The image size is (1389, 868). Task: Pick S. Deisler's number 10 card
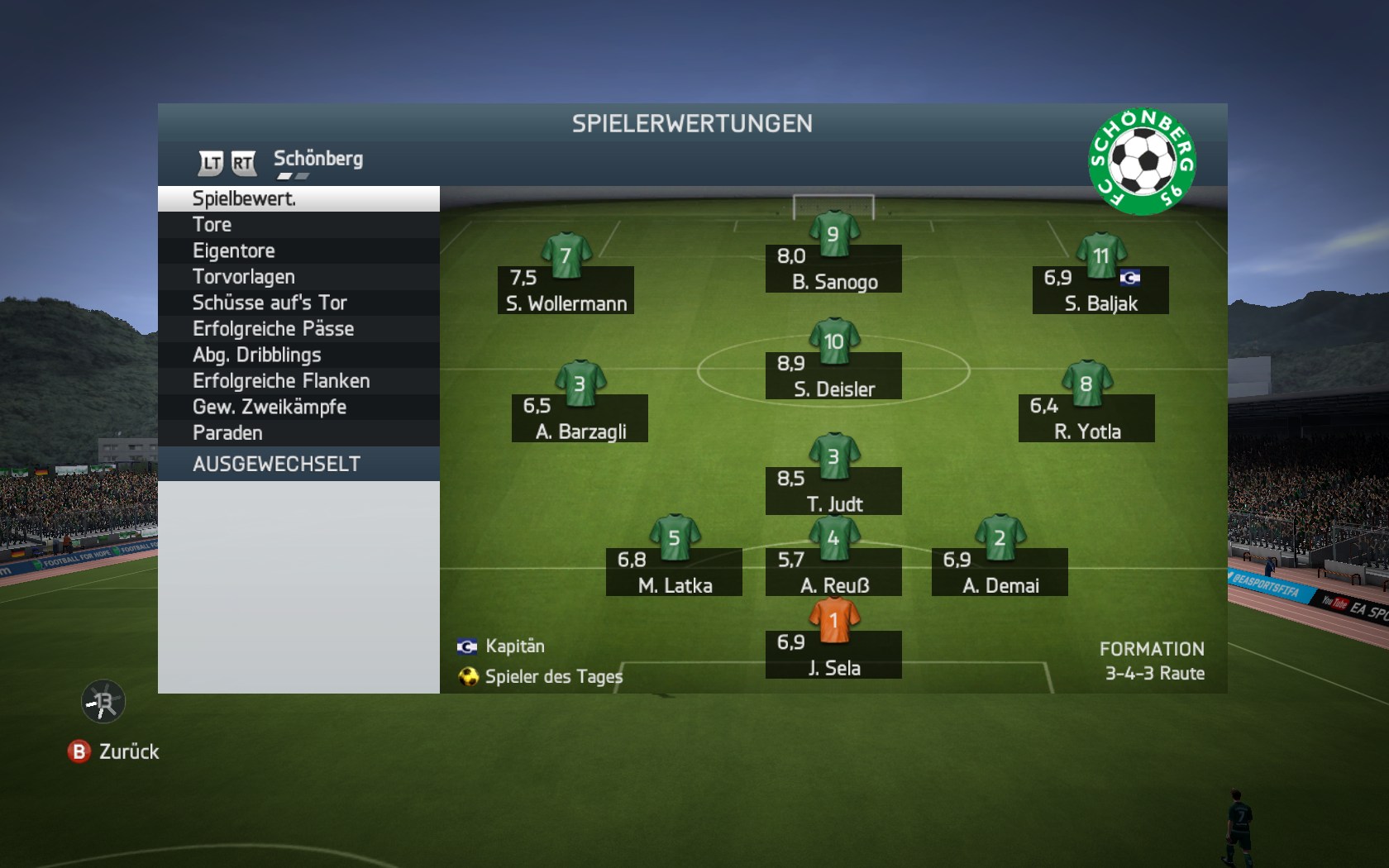pos(833,376)
